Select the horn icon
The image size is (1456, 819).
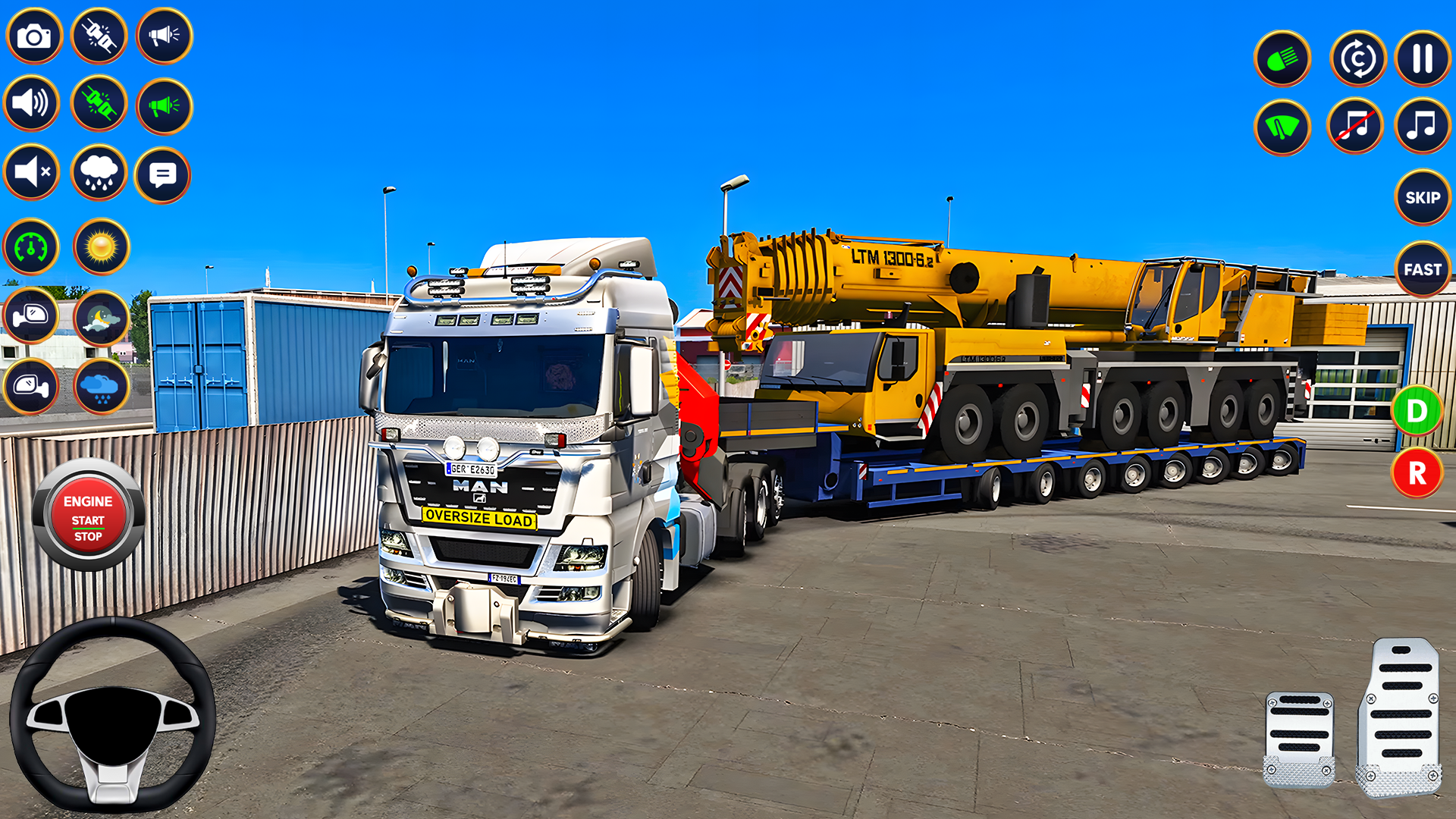coord(162,36)
